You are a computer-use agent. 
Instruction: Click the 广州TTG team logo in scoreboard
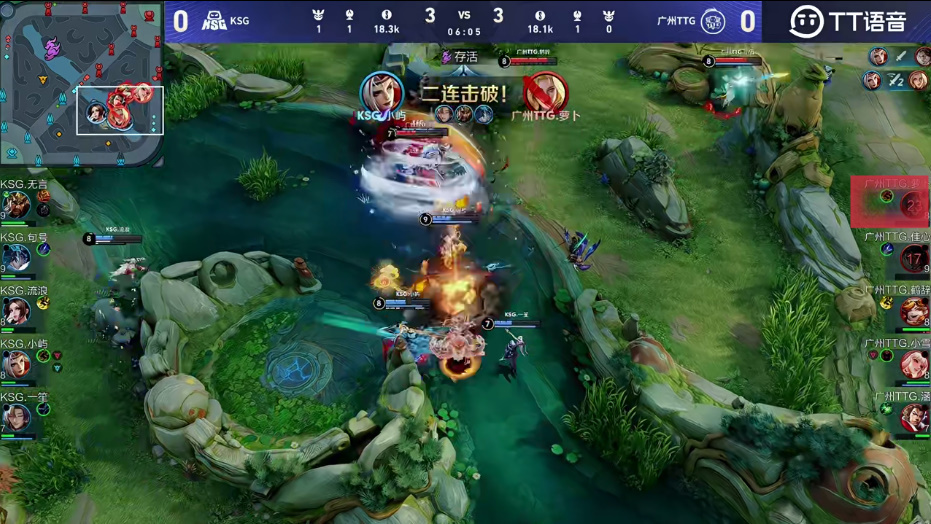[x=713, y=20]
